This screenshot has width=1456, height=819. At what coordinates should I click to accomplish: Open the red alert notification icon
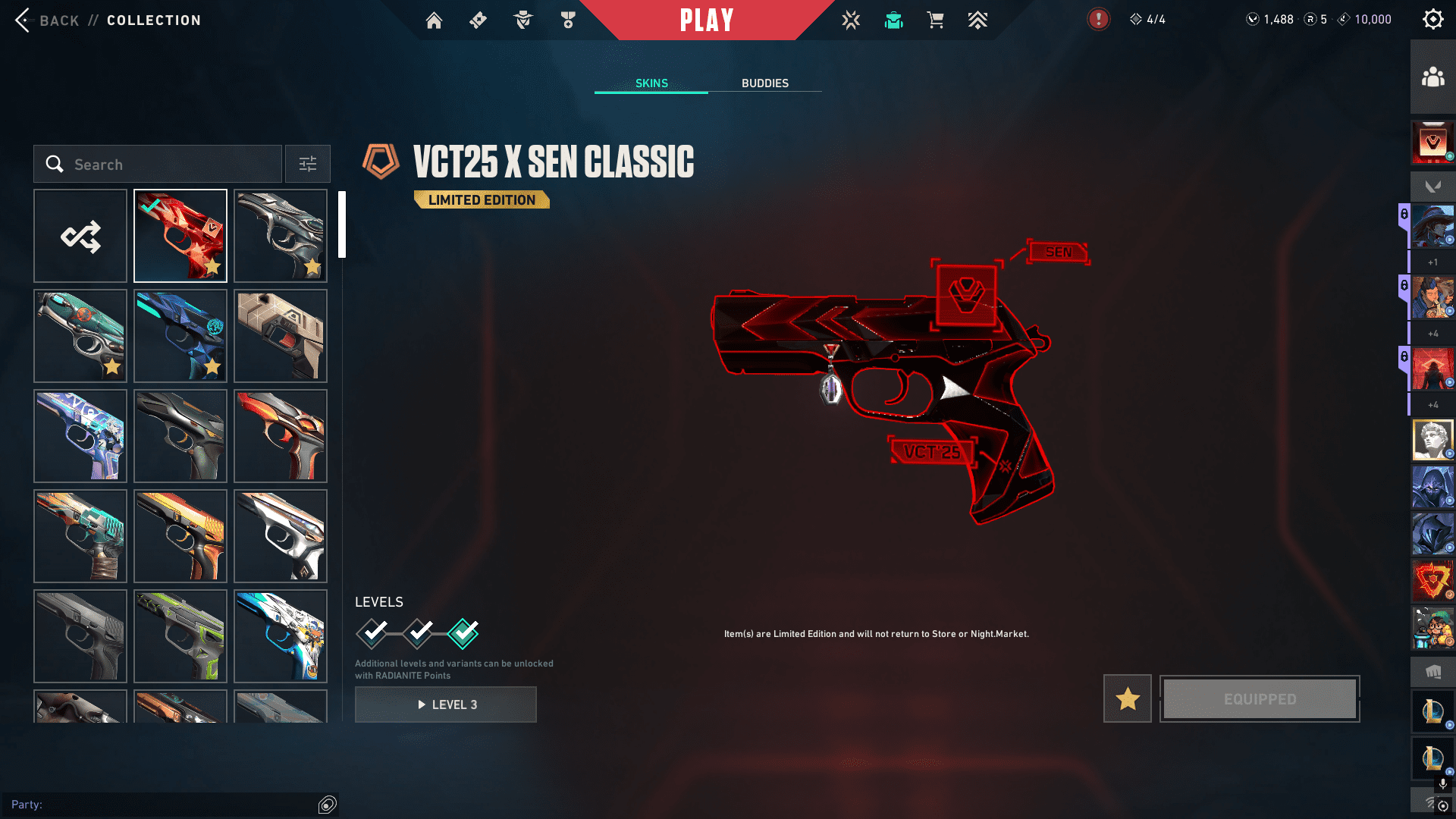[1098, 20]
